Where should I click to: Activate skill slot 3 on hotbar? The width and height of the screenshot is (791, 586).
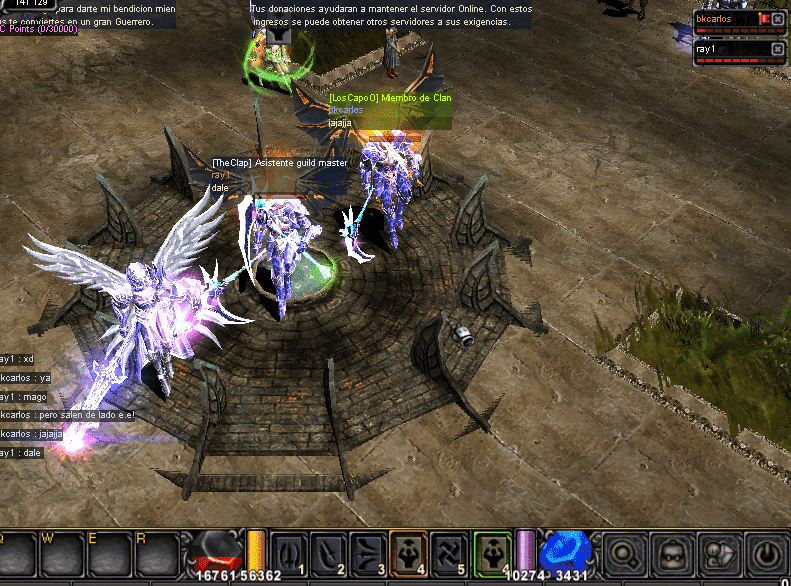[367, 552]
